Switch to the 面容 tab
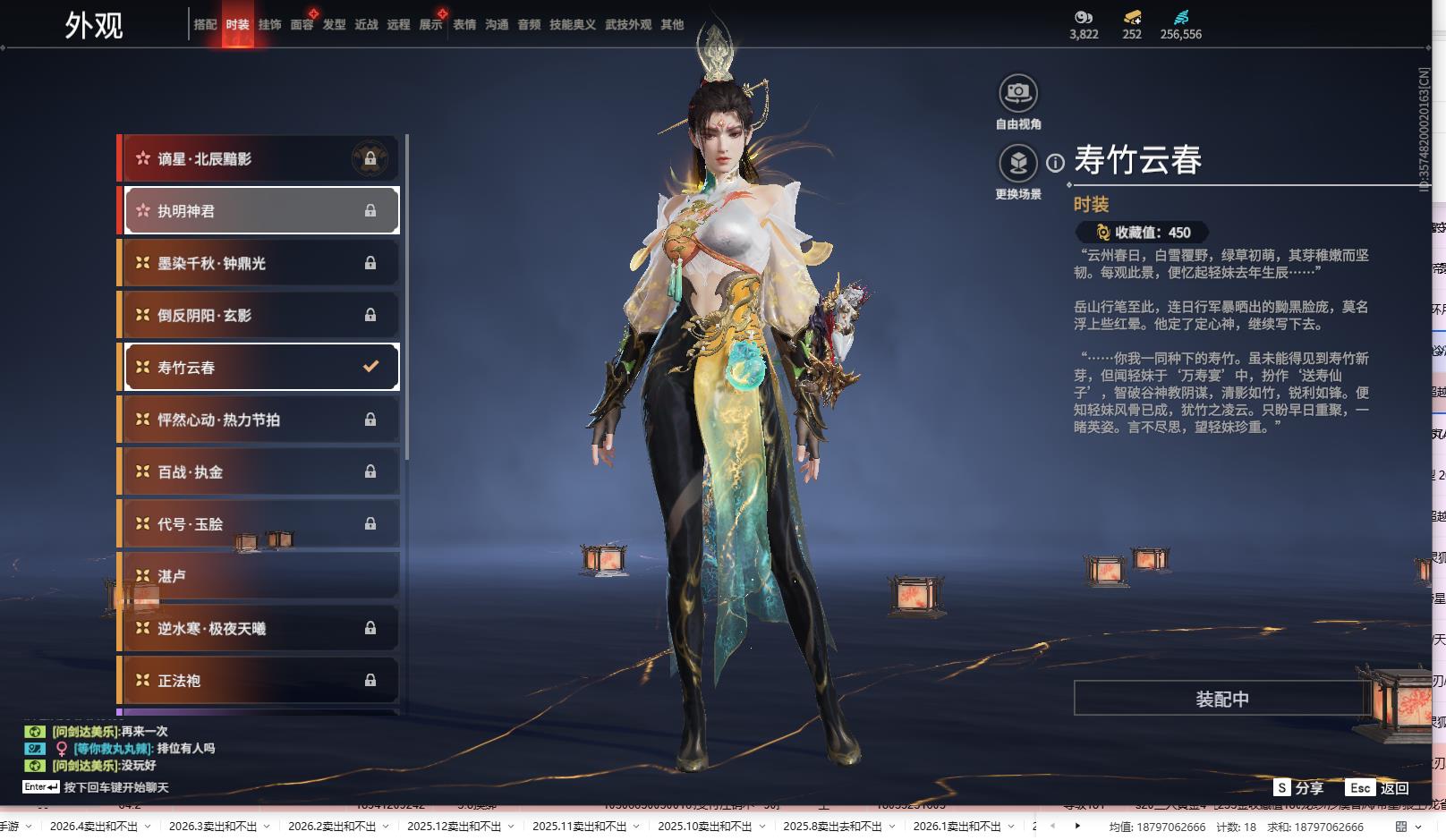This screenshot has width=1446, height=840. [x=302, y=25]
